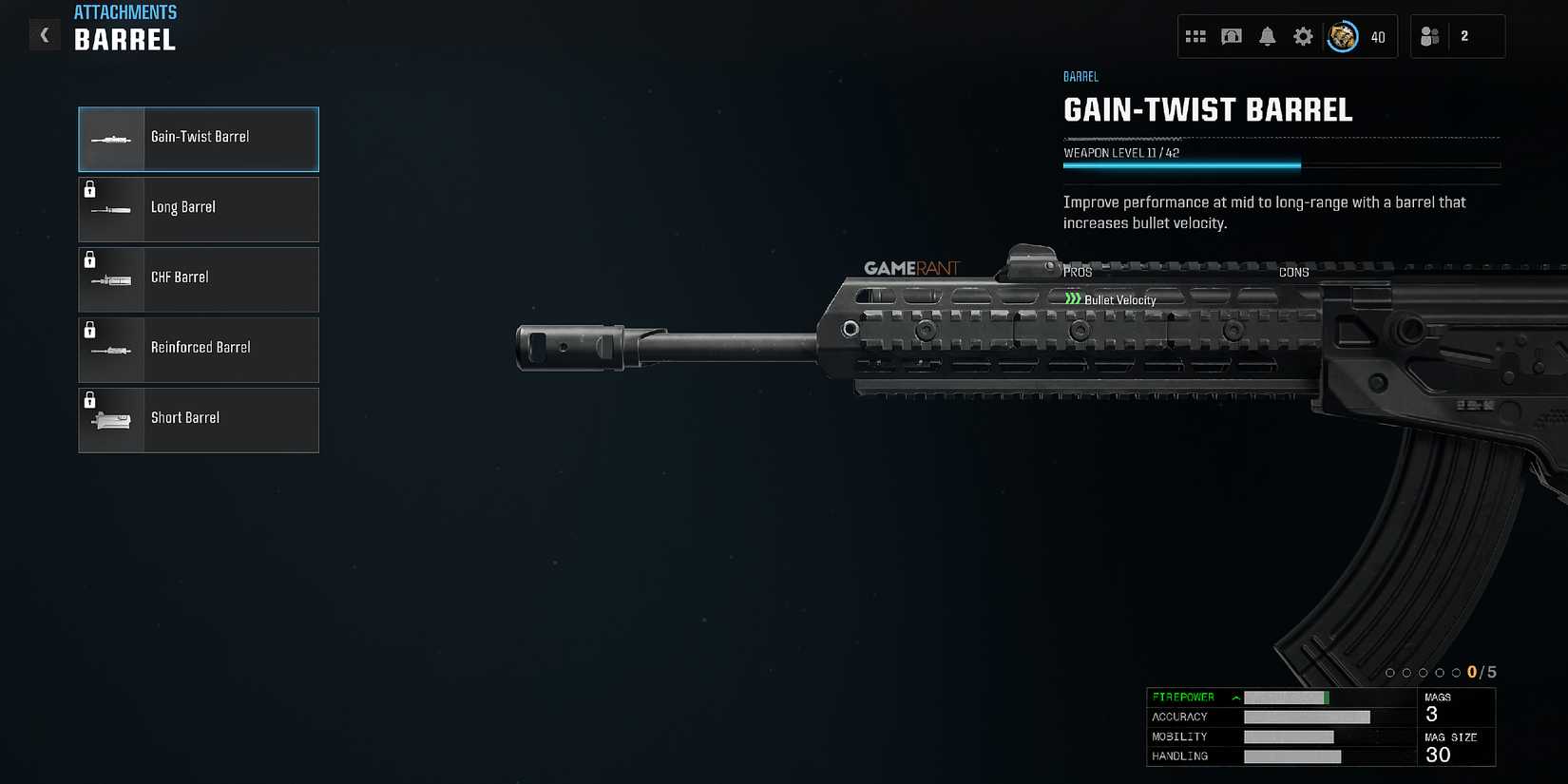This screenshot has height=784, width=1568.
Task: Open the game capture/share icon
Action: (x=1232, y=36)
